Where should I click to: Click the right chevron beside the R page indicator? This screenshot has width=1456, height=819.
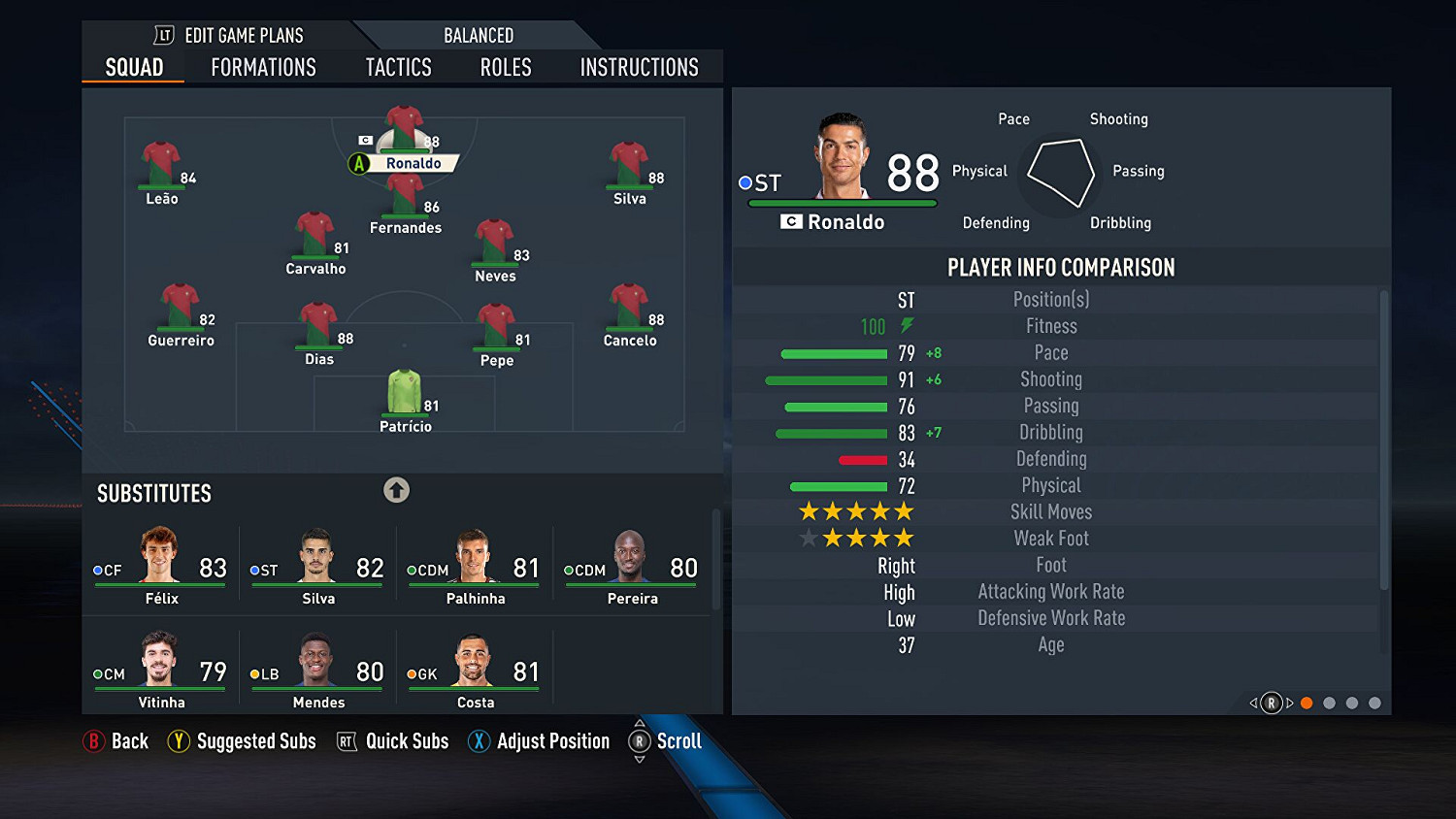[x=1288, y=702]
